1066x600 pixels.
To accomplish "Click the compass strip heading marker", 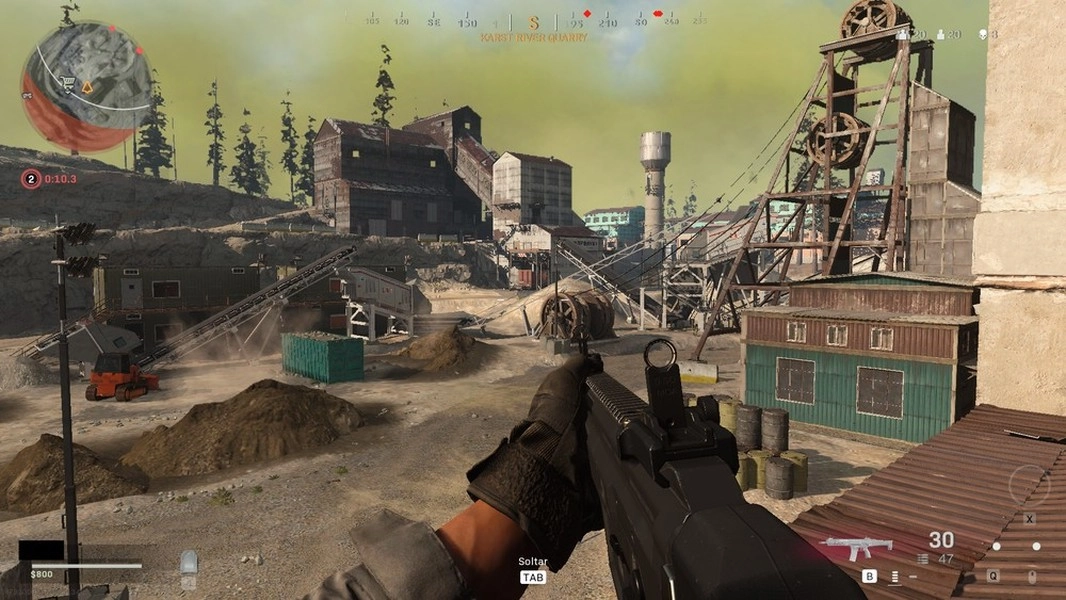I will pyautogui.click(x=533, y=22).
